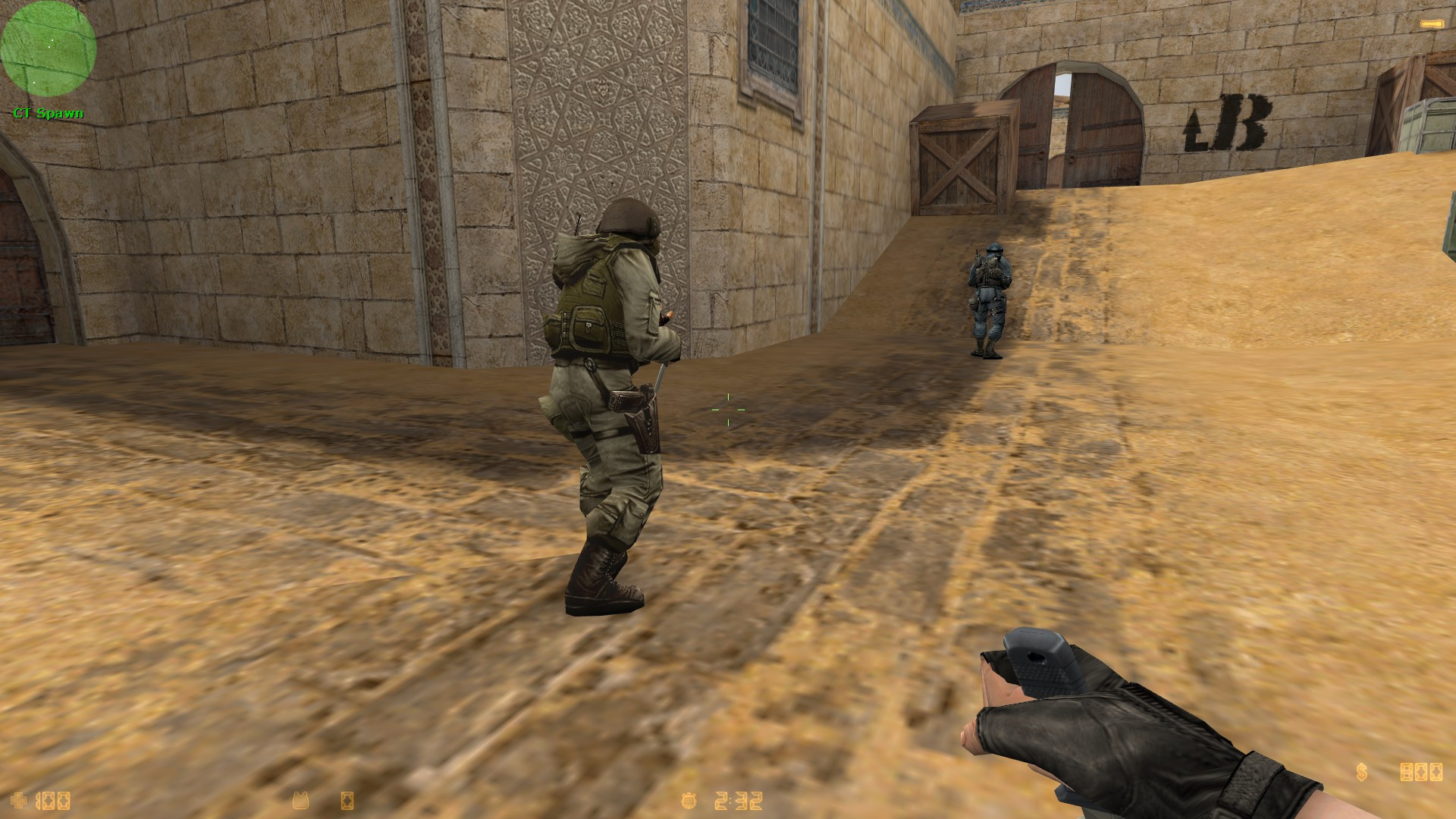1456x819 pixels.
Task: Click the CT Spawn location label
Action: click(x=47, y=114)
